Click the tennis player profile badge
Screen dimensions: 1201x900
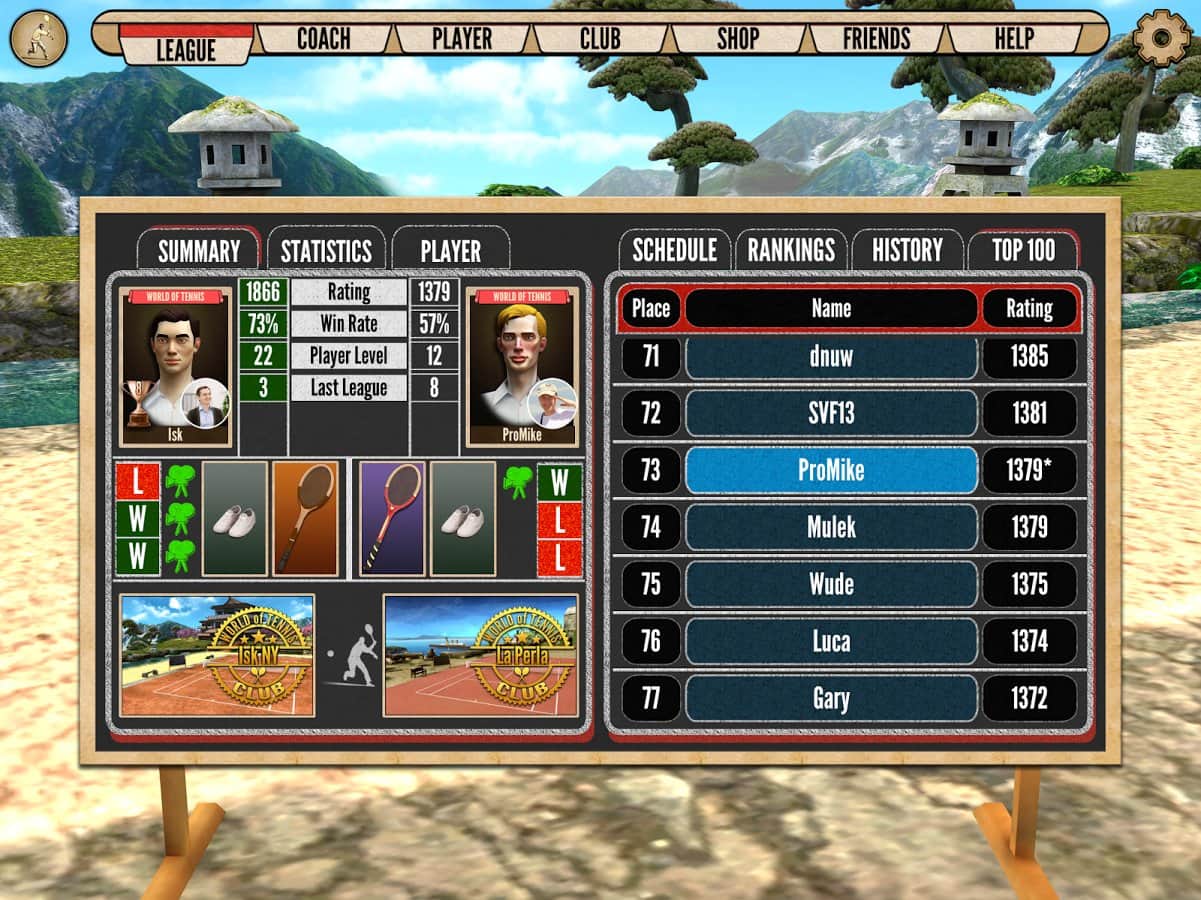pos(38,38)
